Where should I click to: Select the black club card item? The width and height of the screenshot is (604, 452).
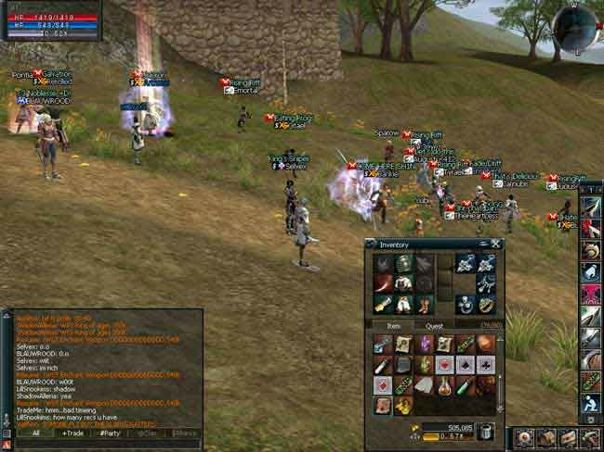pos(486,364)
